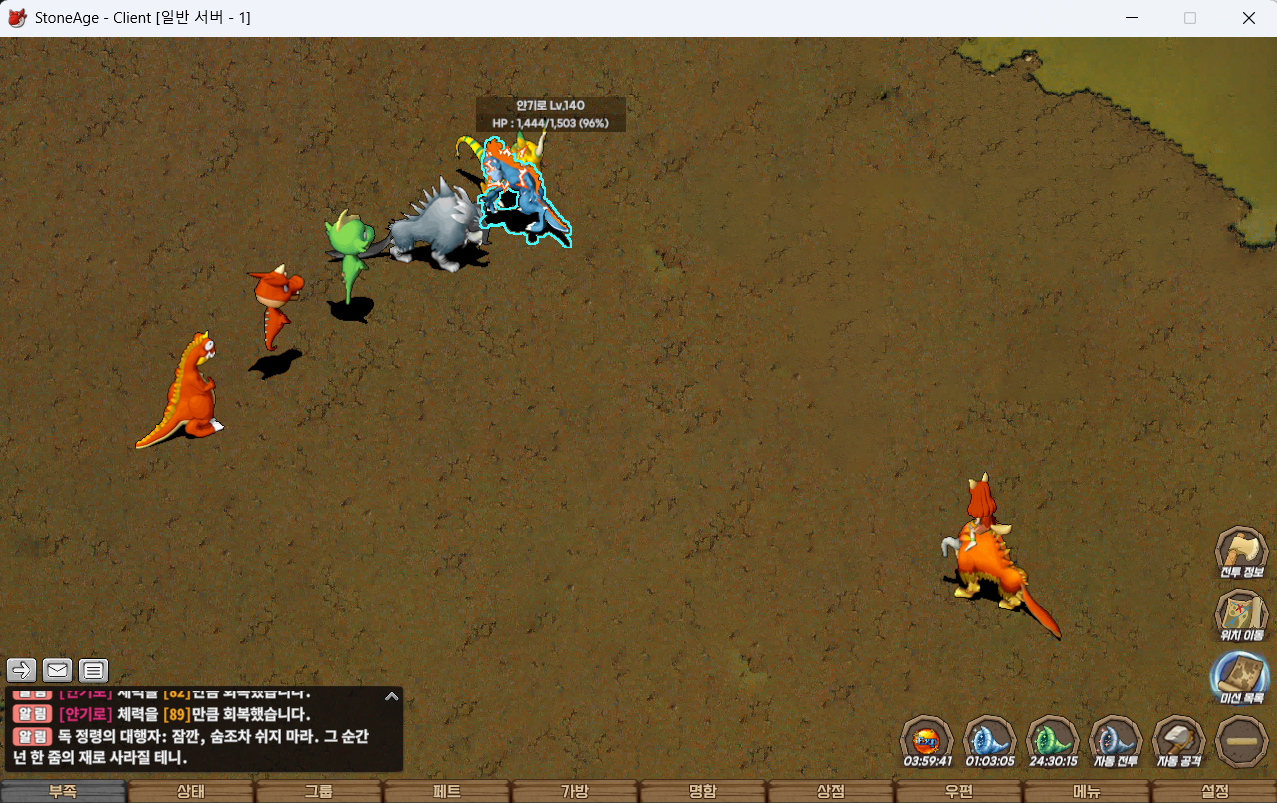
Task: Click the envelope button above chat
Action: pos(58,670)
